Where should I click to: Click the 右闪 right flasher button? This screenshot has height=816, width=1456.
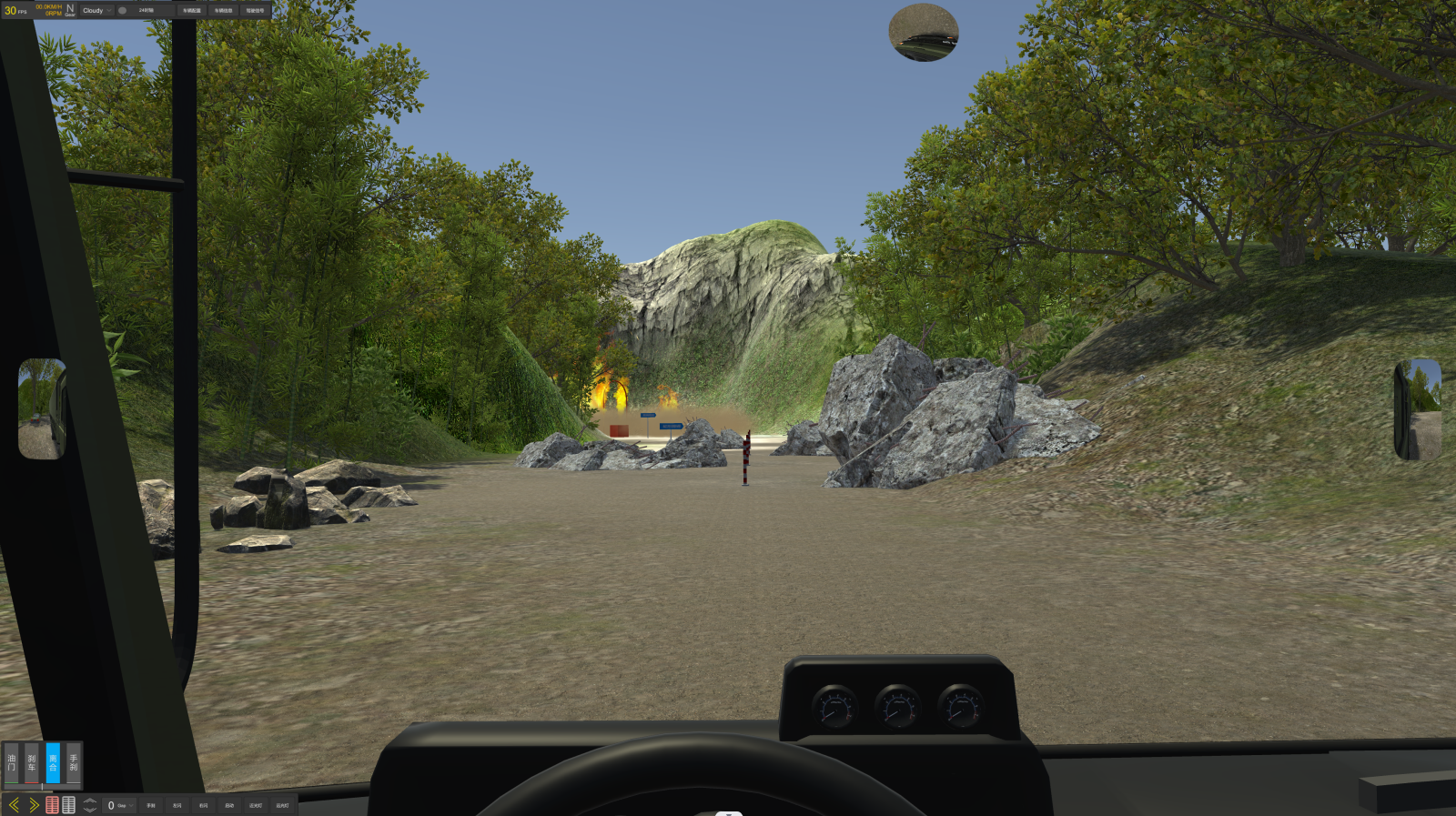pos(204,805)
